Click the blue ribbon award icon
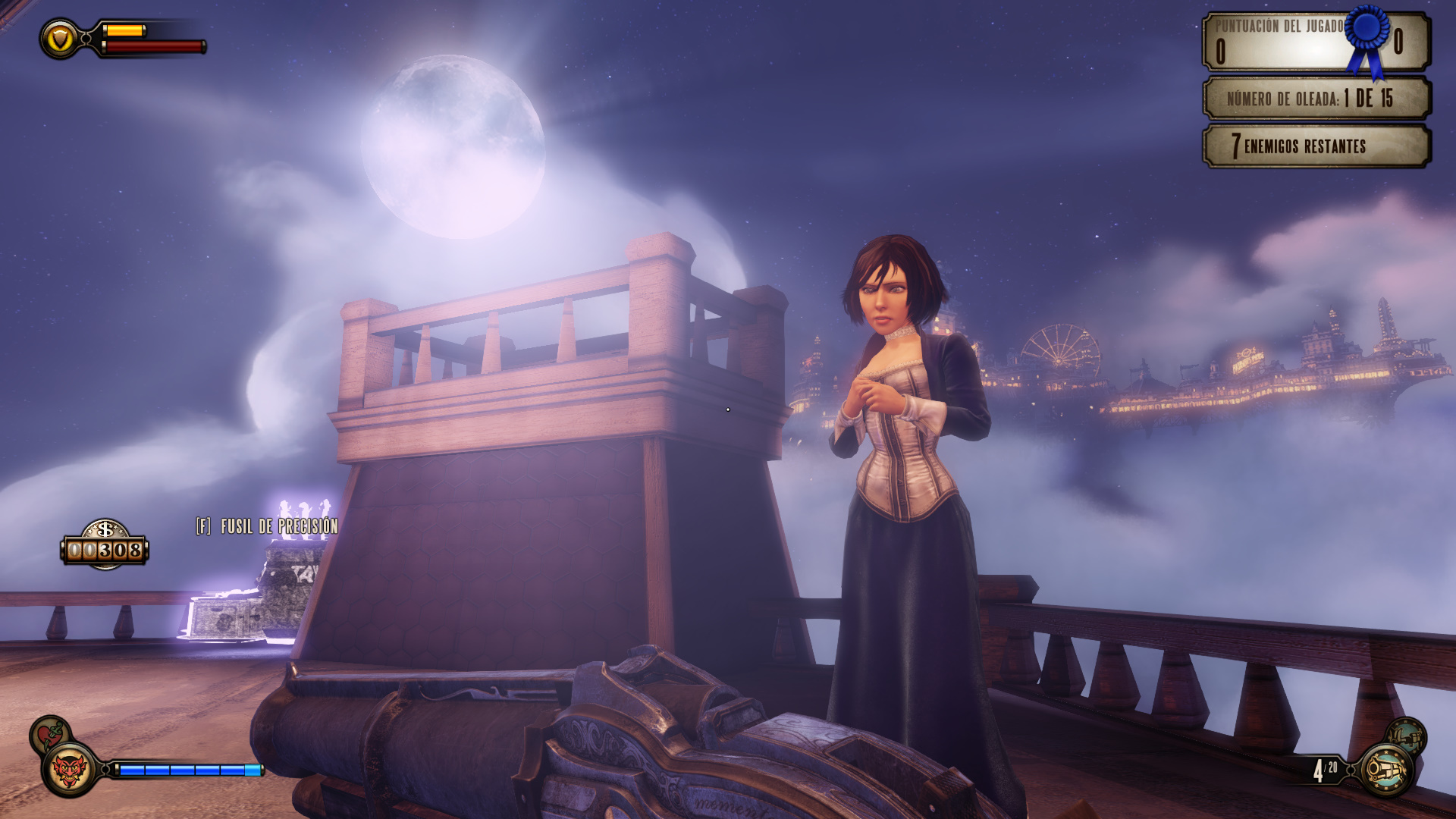This screenshot has width=1456, height=819. pos(1368,38)
